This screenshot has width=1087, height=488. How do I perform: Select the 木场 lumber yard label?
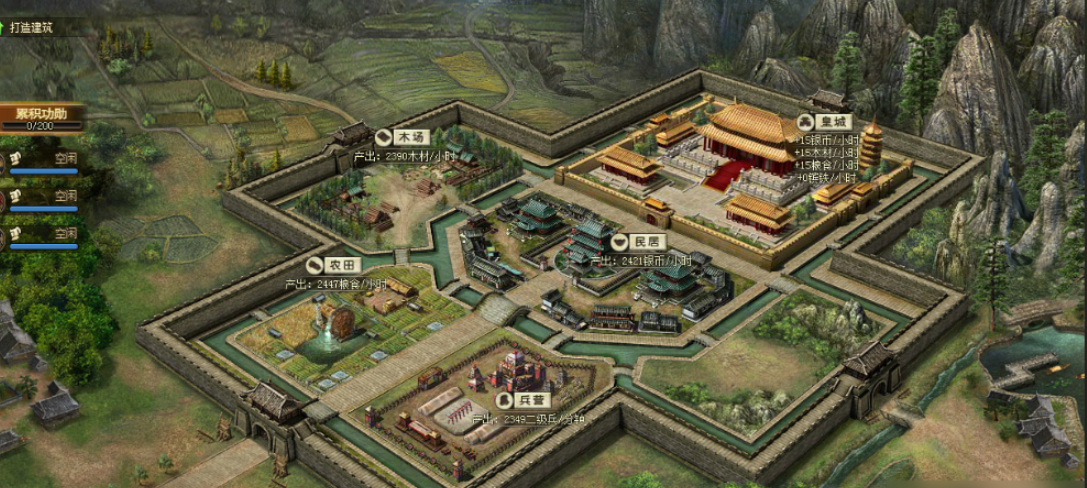(399, 138)
